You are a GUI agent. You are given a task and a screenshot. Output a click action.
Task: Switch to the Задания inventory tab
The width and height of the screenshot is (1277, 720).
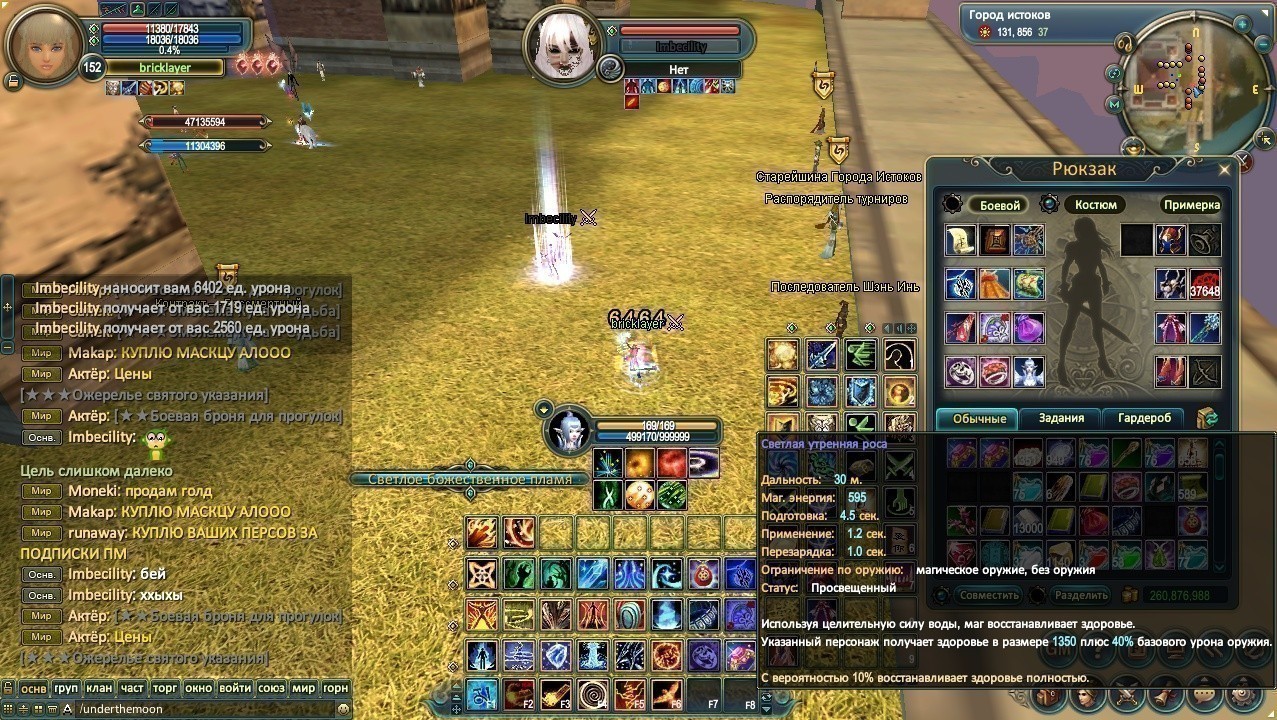click(x=1061, y=418)
